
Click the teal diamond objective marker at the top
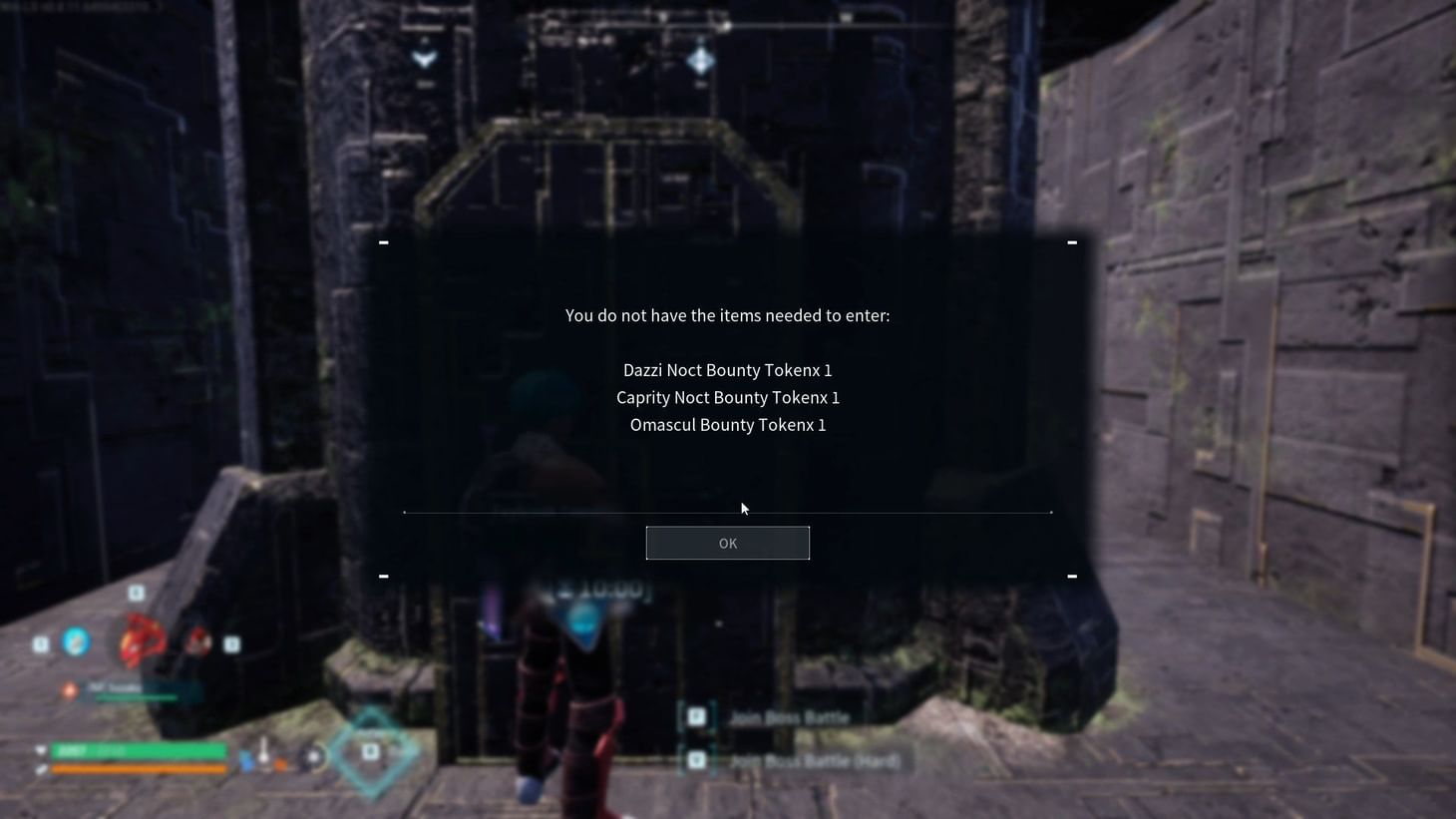700,60
